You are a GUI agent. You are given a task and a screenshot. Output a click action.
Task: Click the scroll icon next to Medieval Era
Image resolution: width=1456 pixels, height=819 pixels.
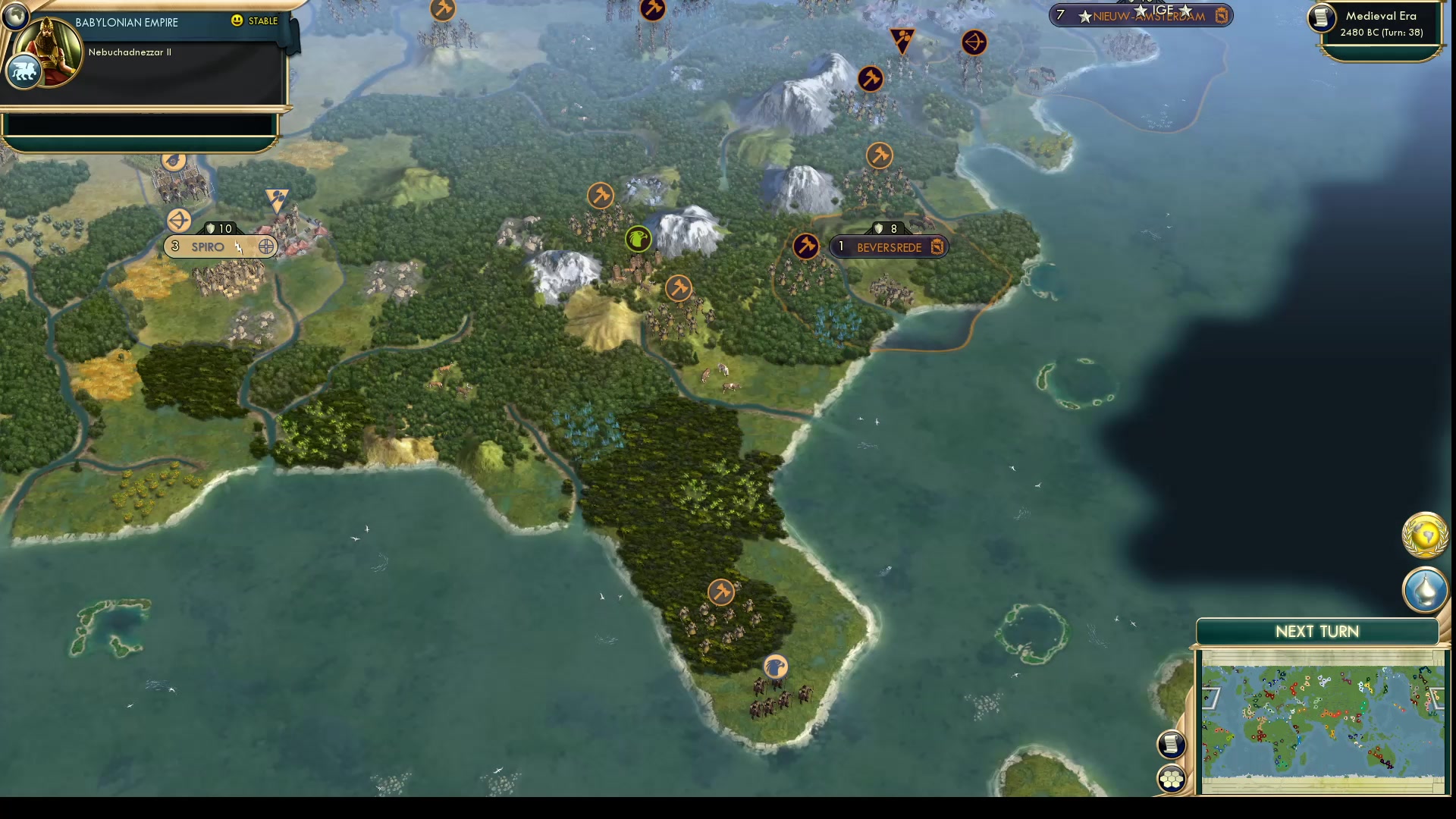pos(1321,18)
